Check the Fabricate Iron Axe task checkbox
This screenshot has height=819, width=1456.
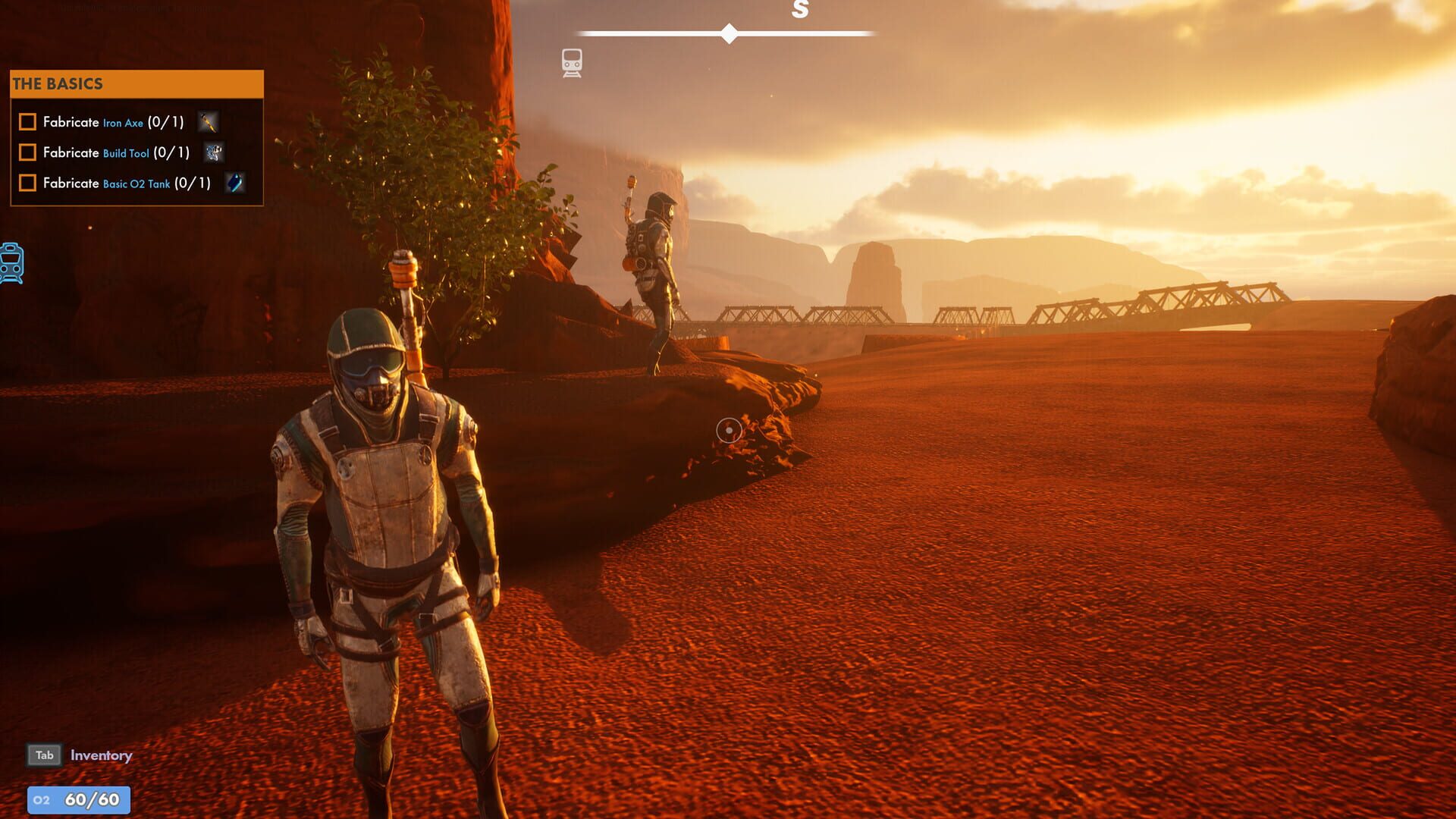pos(27,121)
